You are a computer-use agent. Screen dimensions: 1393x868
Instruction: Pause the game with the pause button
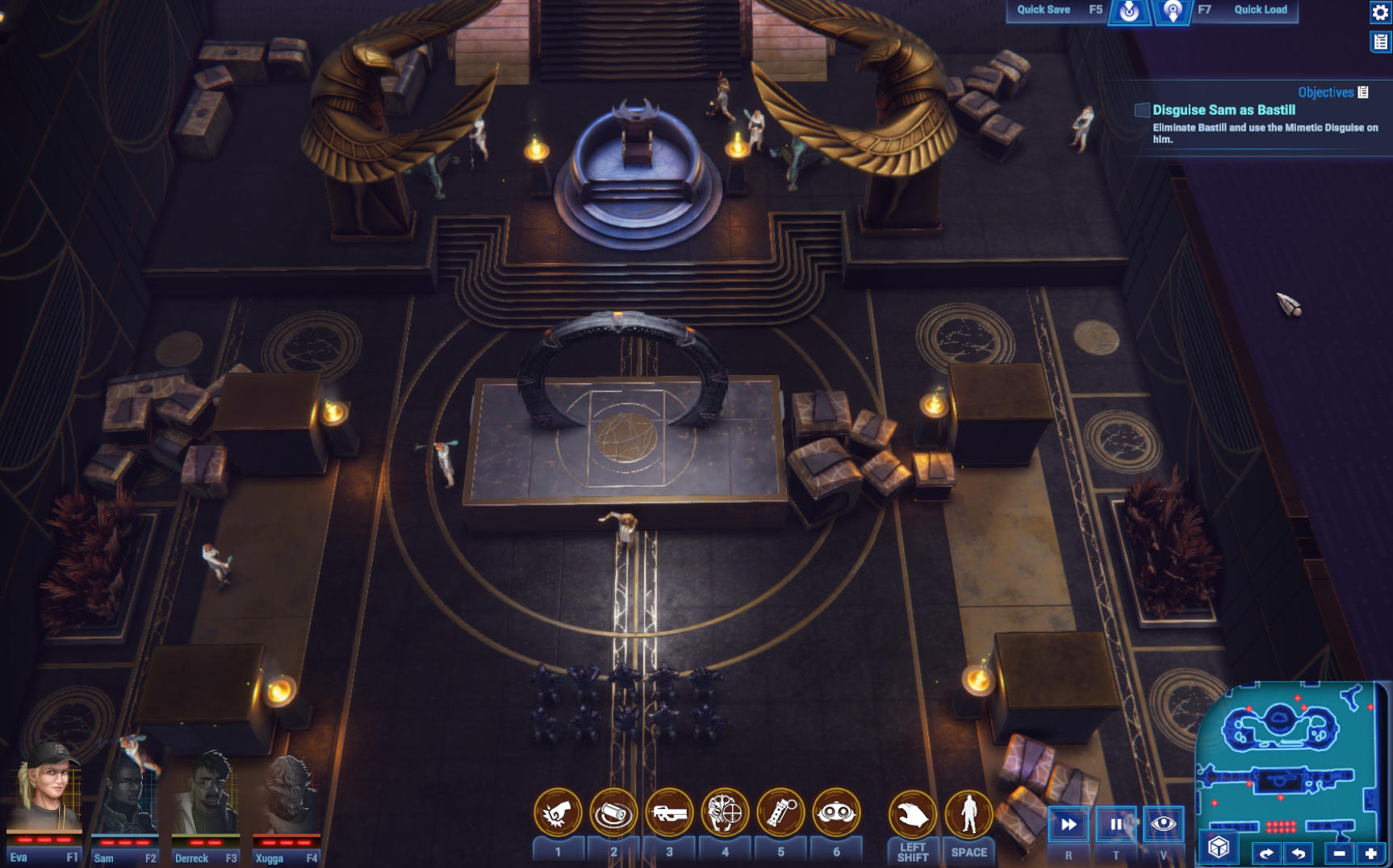coord(1116,824)
